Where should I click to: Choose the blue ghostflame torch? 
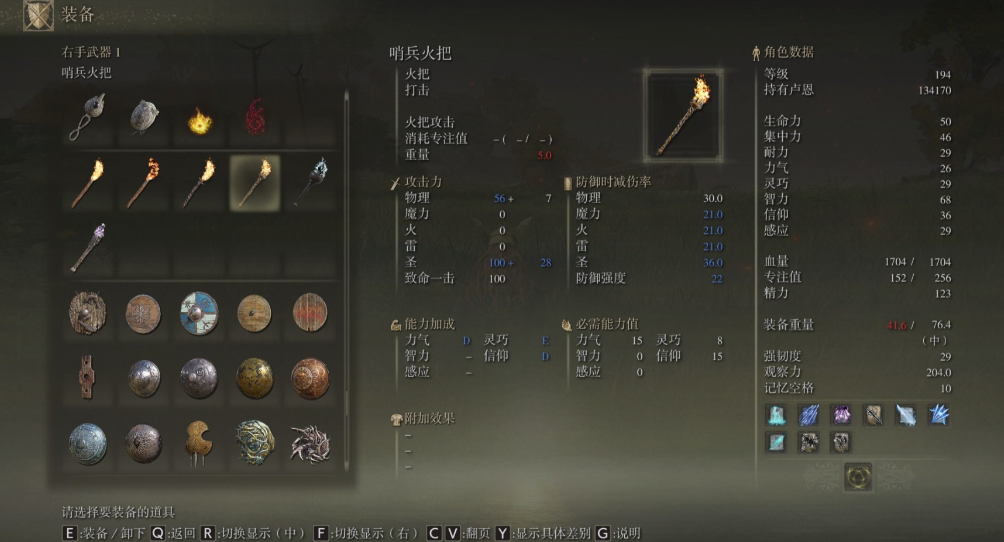[x=309, y=182]
